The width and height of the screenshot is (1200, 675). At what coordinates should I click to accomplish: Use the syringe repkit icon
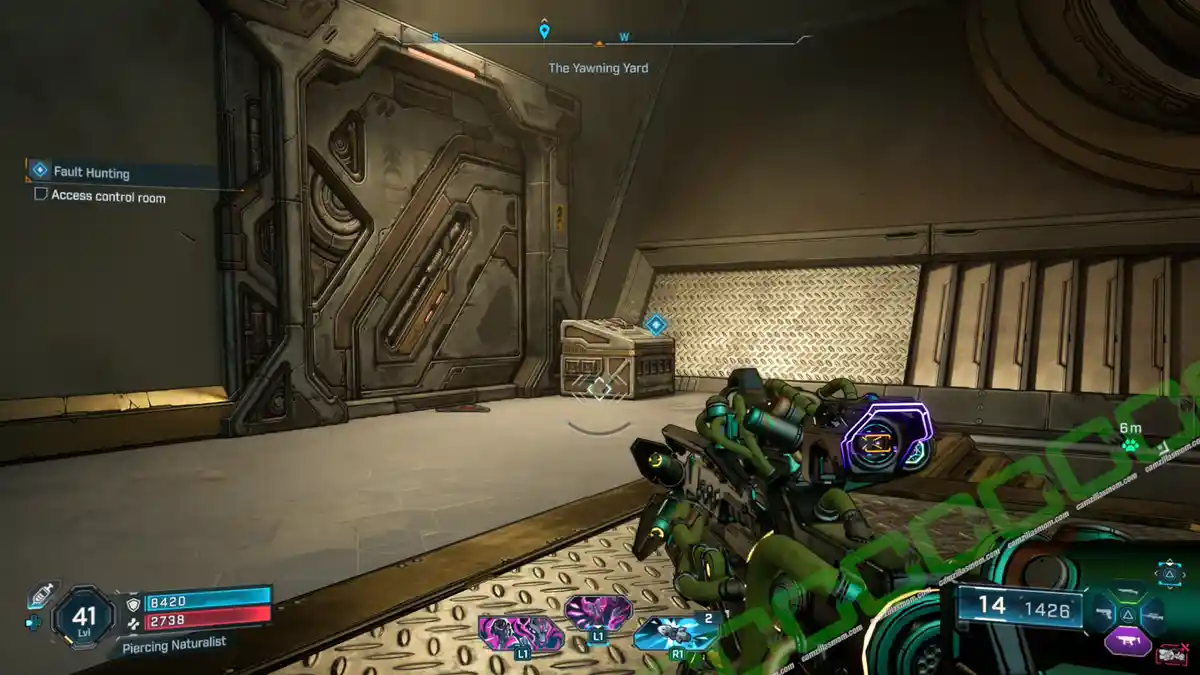(x=42, y=596)
